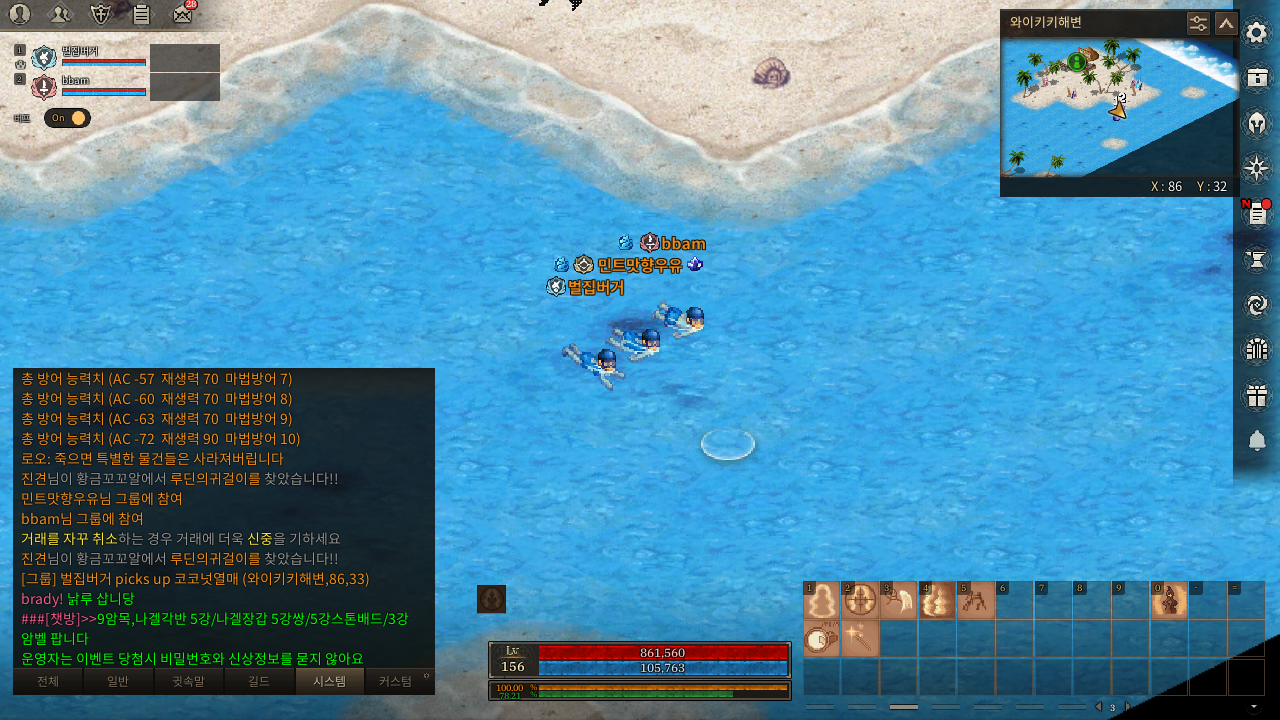Viewport: 1280px width, 720px height.
Task: Toggle the buff On switch
Action: [67, 118]
